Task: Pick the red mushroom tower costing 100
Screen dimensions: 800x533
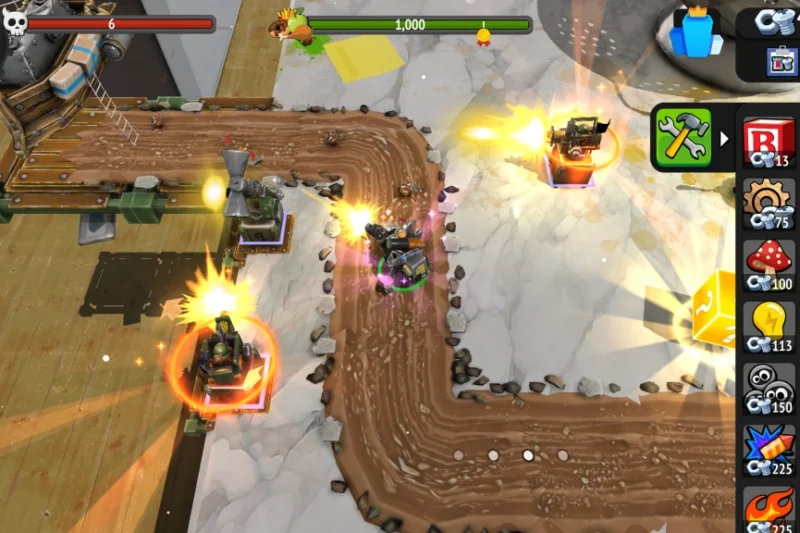Action: click(768, 265)
